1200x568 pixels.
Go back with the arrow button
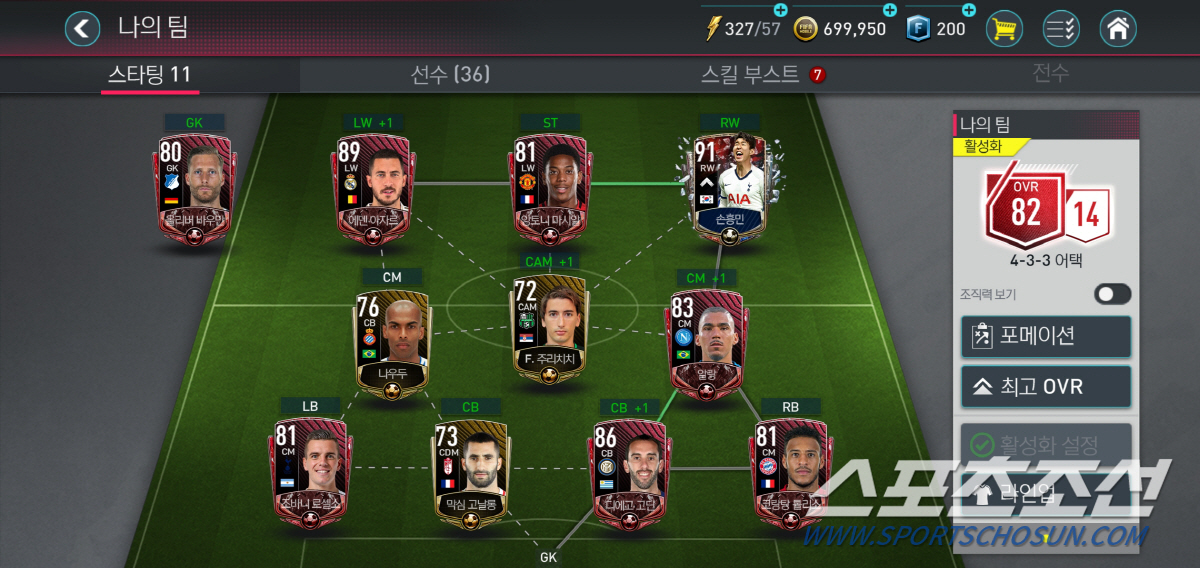click(82, 28)
